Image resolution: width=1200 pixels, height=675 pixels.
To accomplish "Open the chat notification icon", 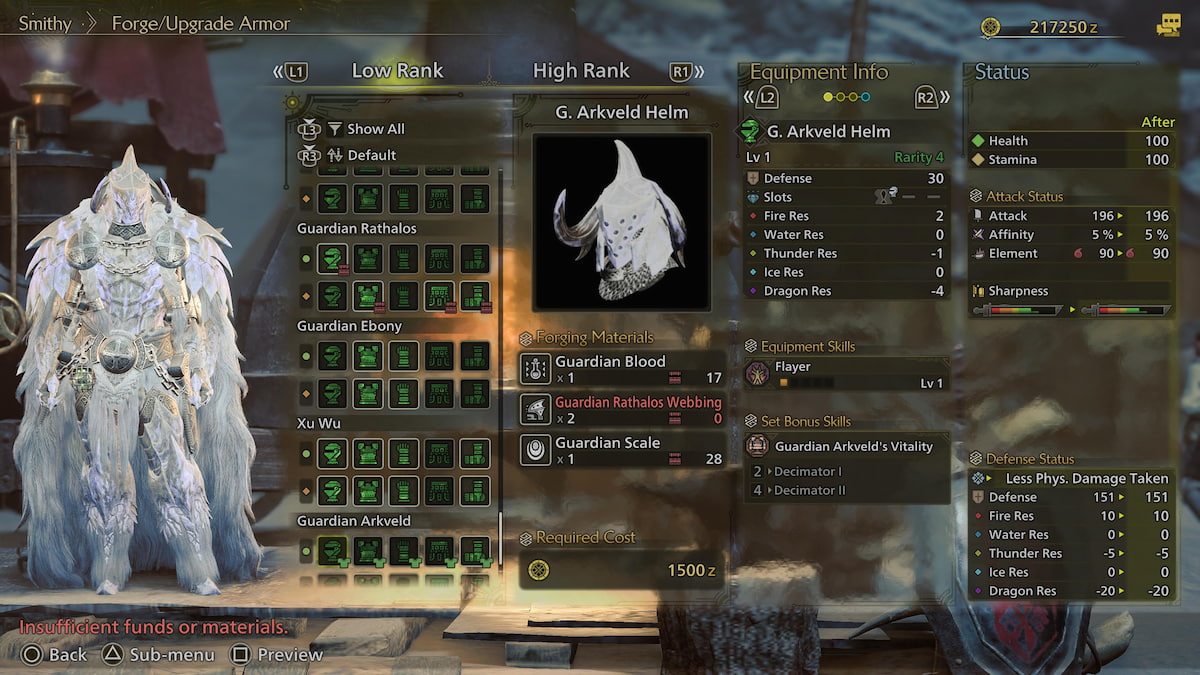I will 1167,27.
